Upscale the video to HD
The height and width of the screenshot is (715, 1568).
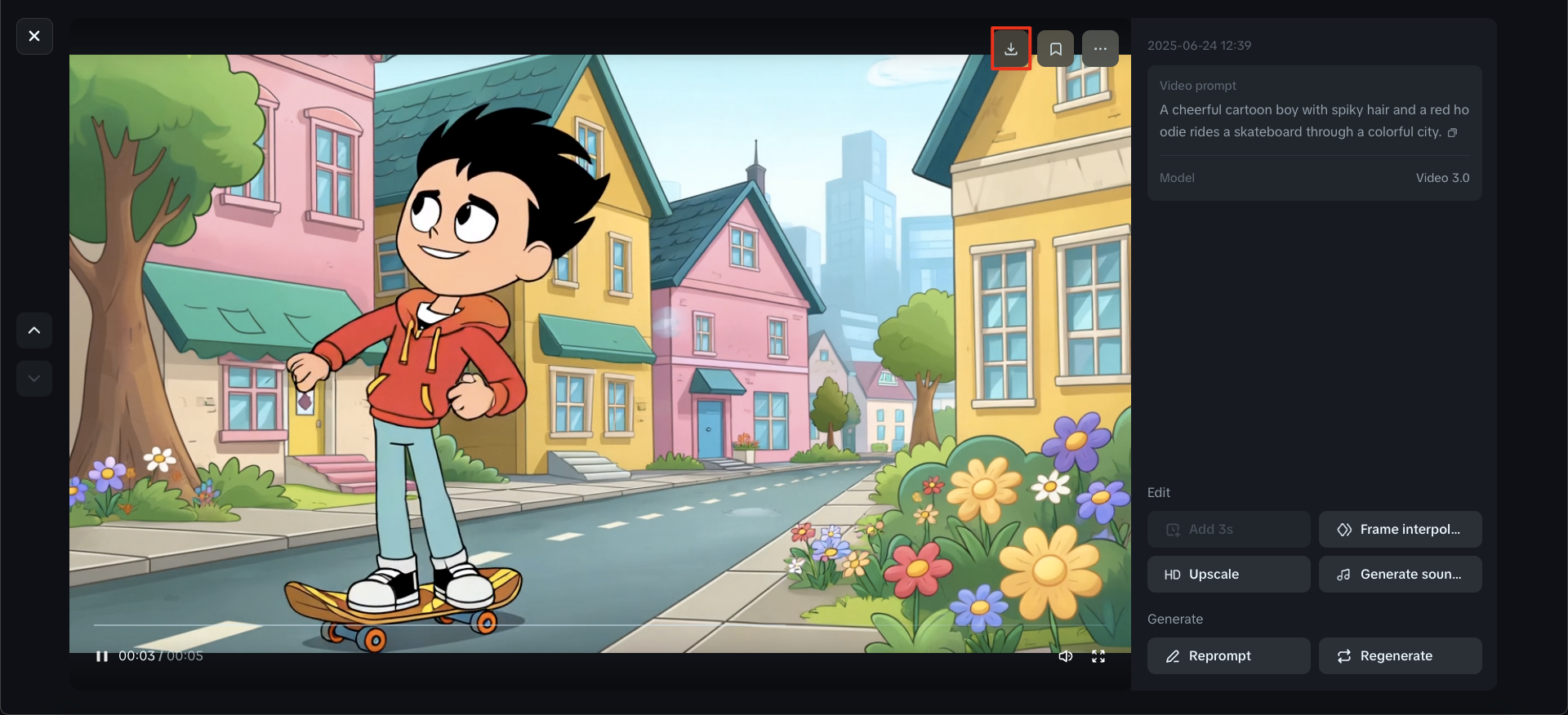[x=1228, y=574]
